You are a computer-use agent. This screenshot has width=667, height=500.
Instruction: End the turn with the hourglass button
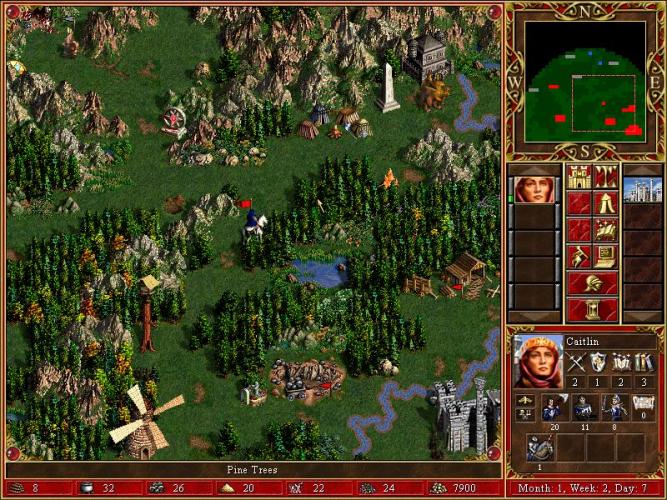tap(591, 308)
